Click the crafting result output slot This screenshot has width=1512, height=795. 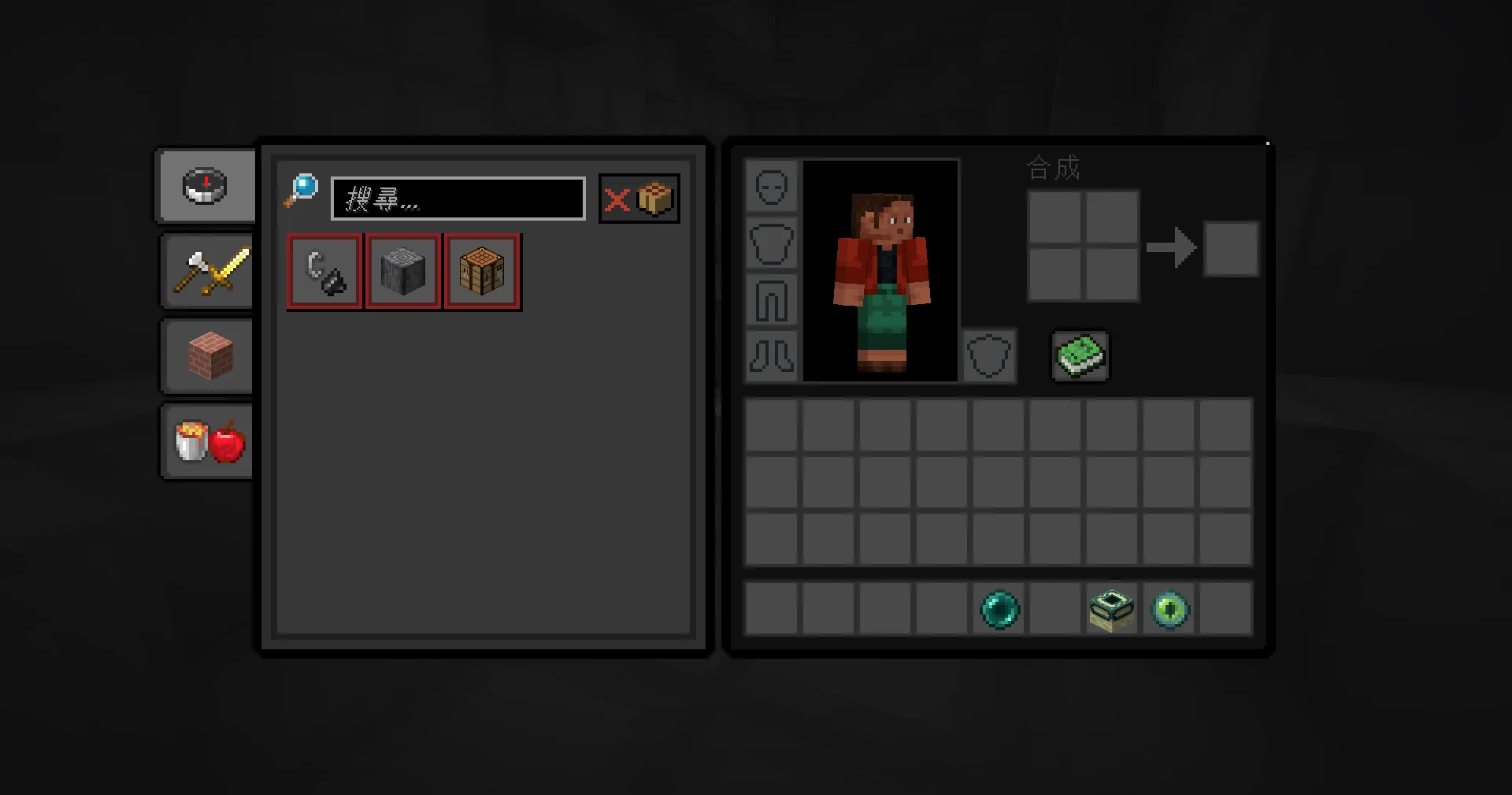click(1230, 249)
